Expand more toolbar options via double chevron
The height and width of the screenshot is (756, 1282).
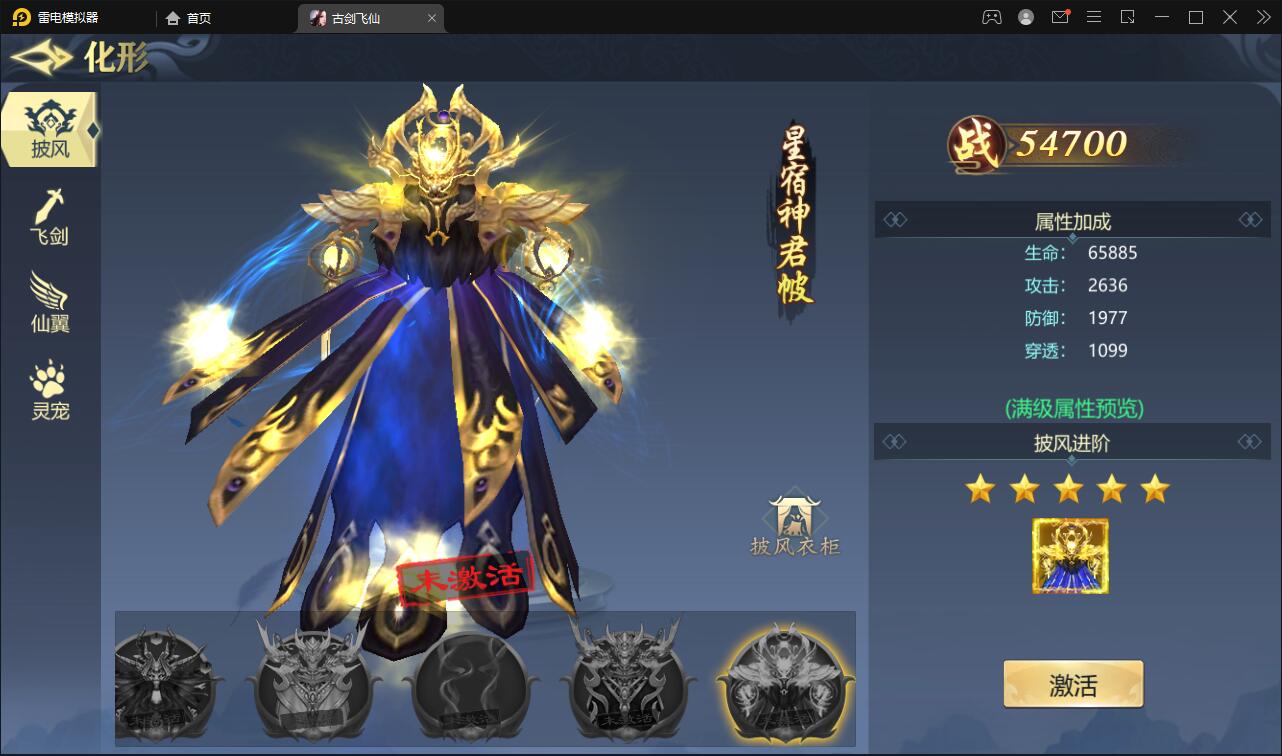pos(1262,17)
